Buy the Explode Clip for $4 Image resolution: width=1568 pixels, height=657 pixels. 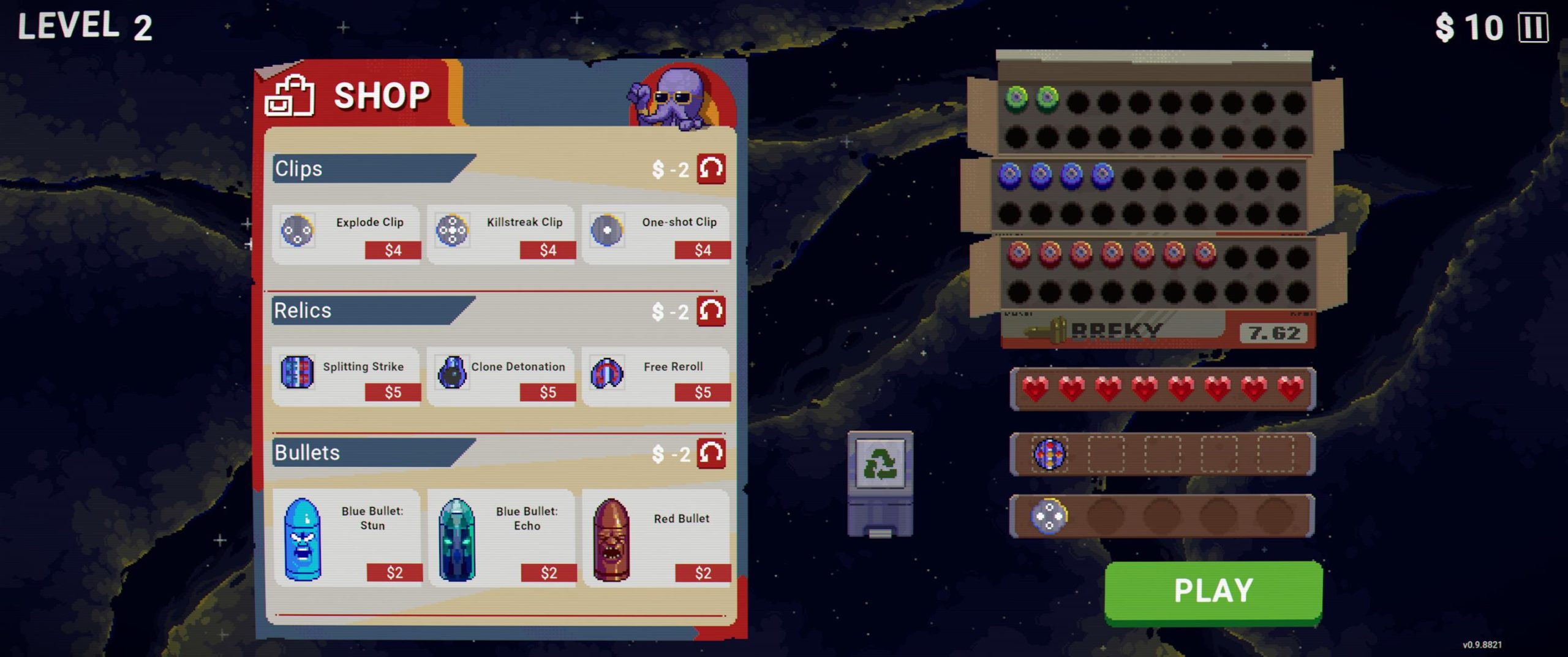[x=347, y=235]
